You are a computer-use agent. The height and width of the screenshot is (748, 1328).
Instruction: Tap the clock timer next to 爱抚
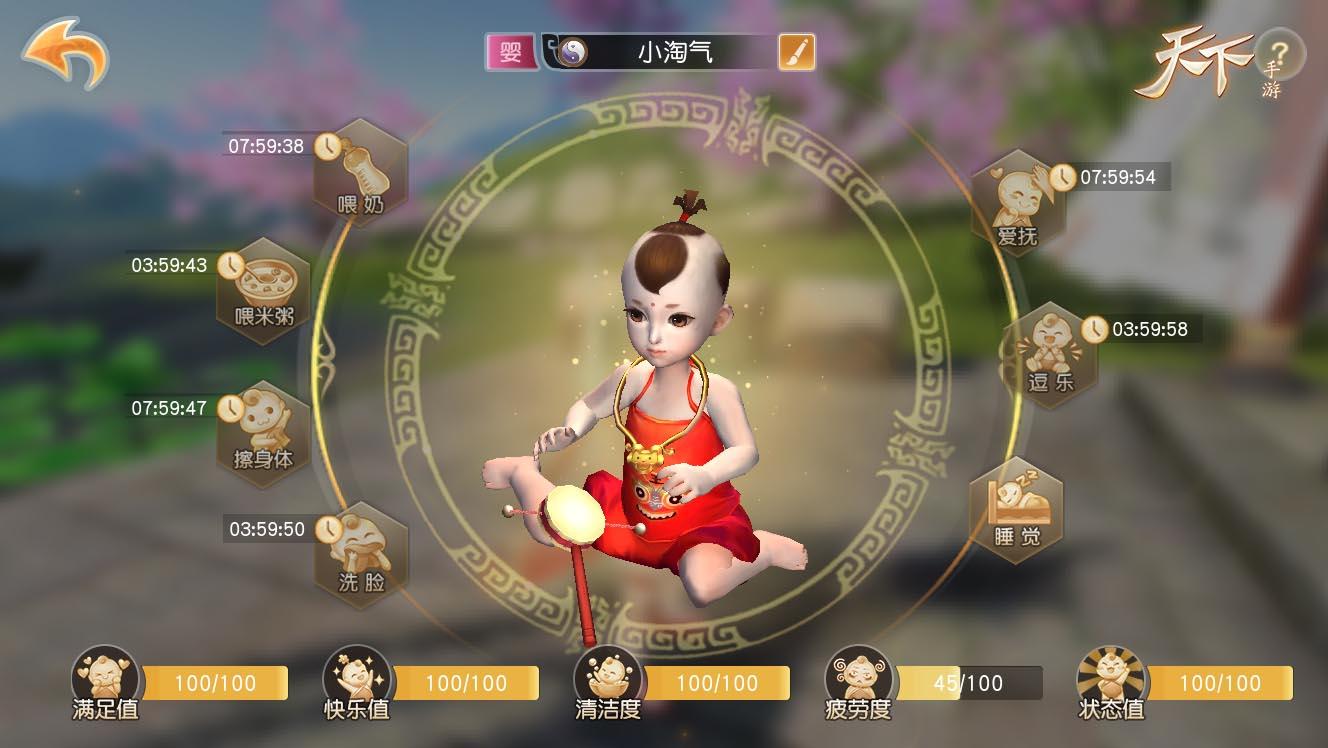point(1061,179)
